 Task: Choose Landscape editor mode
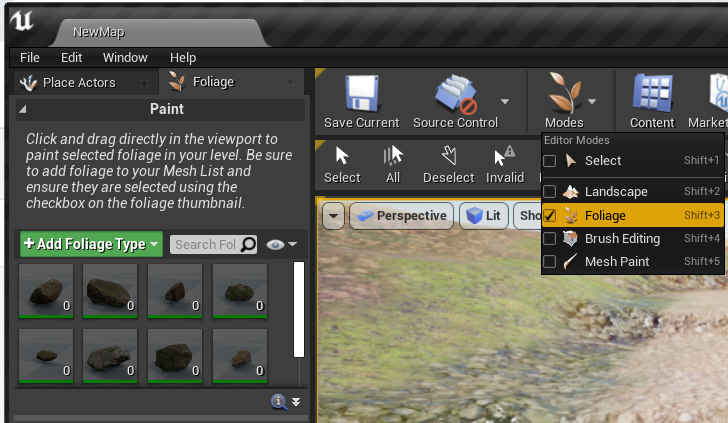pyautogui.click(x=616, y=191)
